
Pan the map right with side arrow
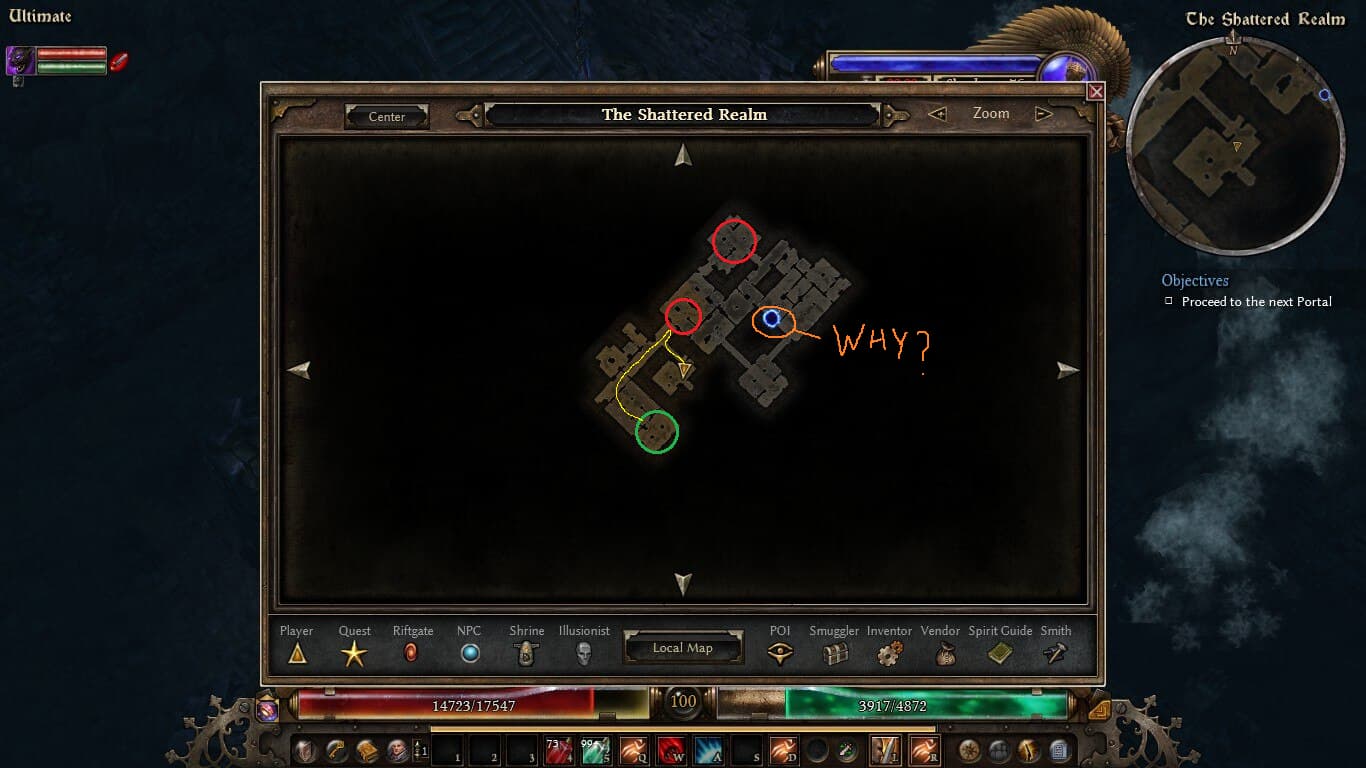pyautogui.click(x=1068, y=369)
